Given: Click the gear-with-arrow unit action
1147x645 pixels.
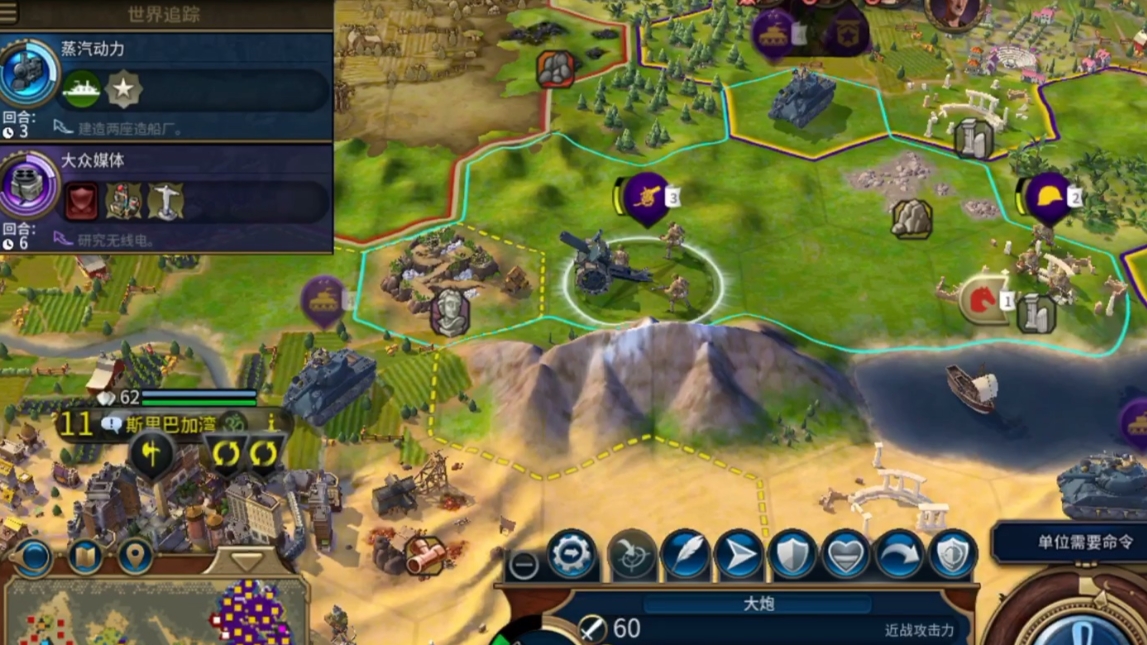Looking at the screenshot, I should point(572,555).
